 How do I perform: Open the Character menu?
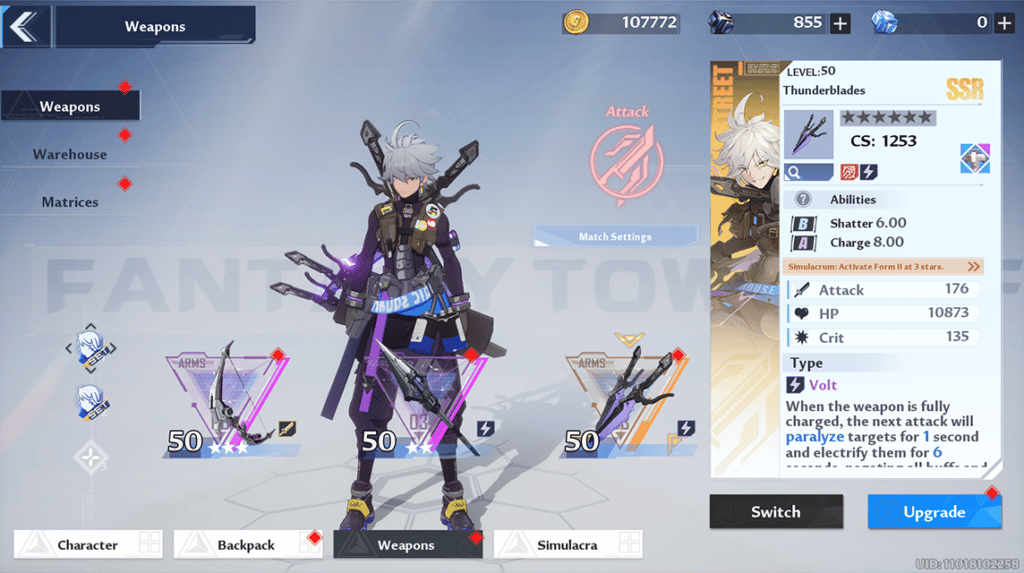(x=88, y=545)
